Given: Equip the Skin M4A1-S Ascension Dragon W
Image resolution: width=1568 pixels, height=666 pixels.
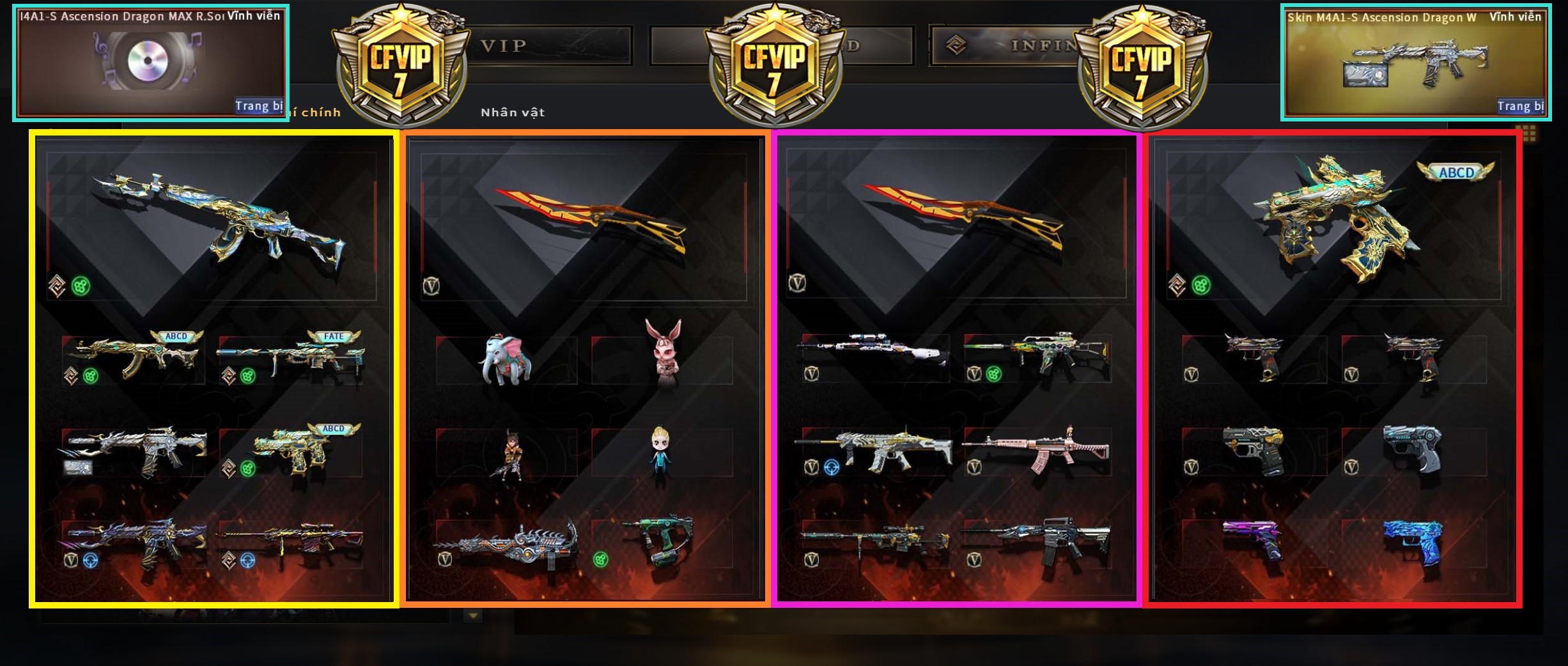Looking at the screenshot, I should [1520, 106].
